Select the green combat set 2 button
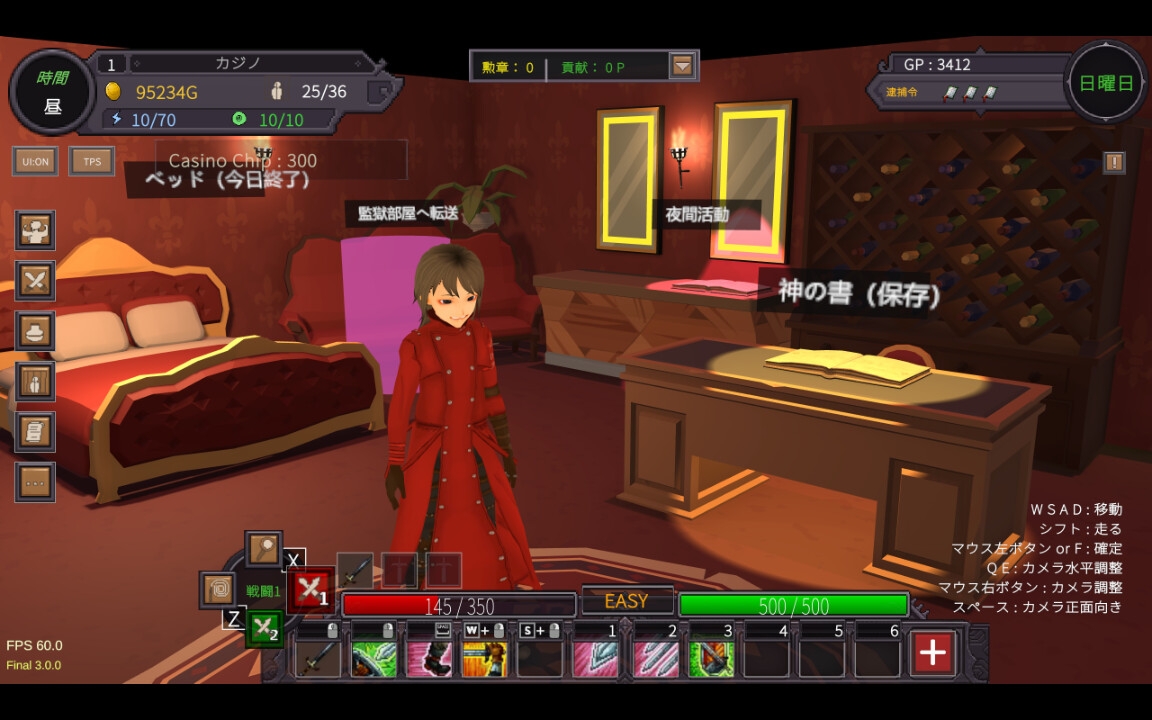The width and height of the screenshot is (1152, 720). [x=264, y=629]
